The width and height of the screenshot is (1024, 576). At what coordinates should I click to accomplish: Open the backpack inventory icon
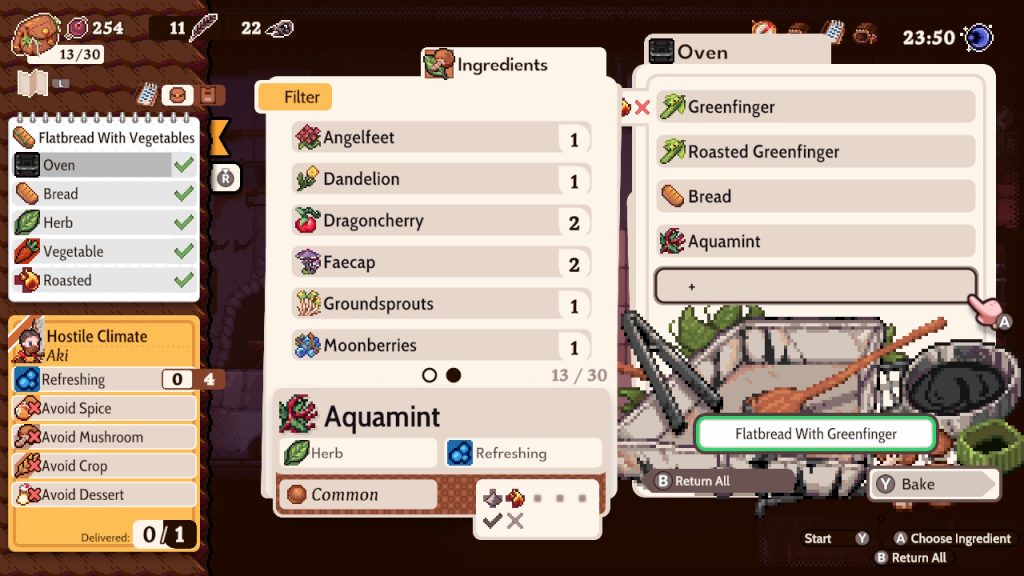37,35
